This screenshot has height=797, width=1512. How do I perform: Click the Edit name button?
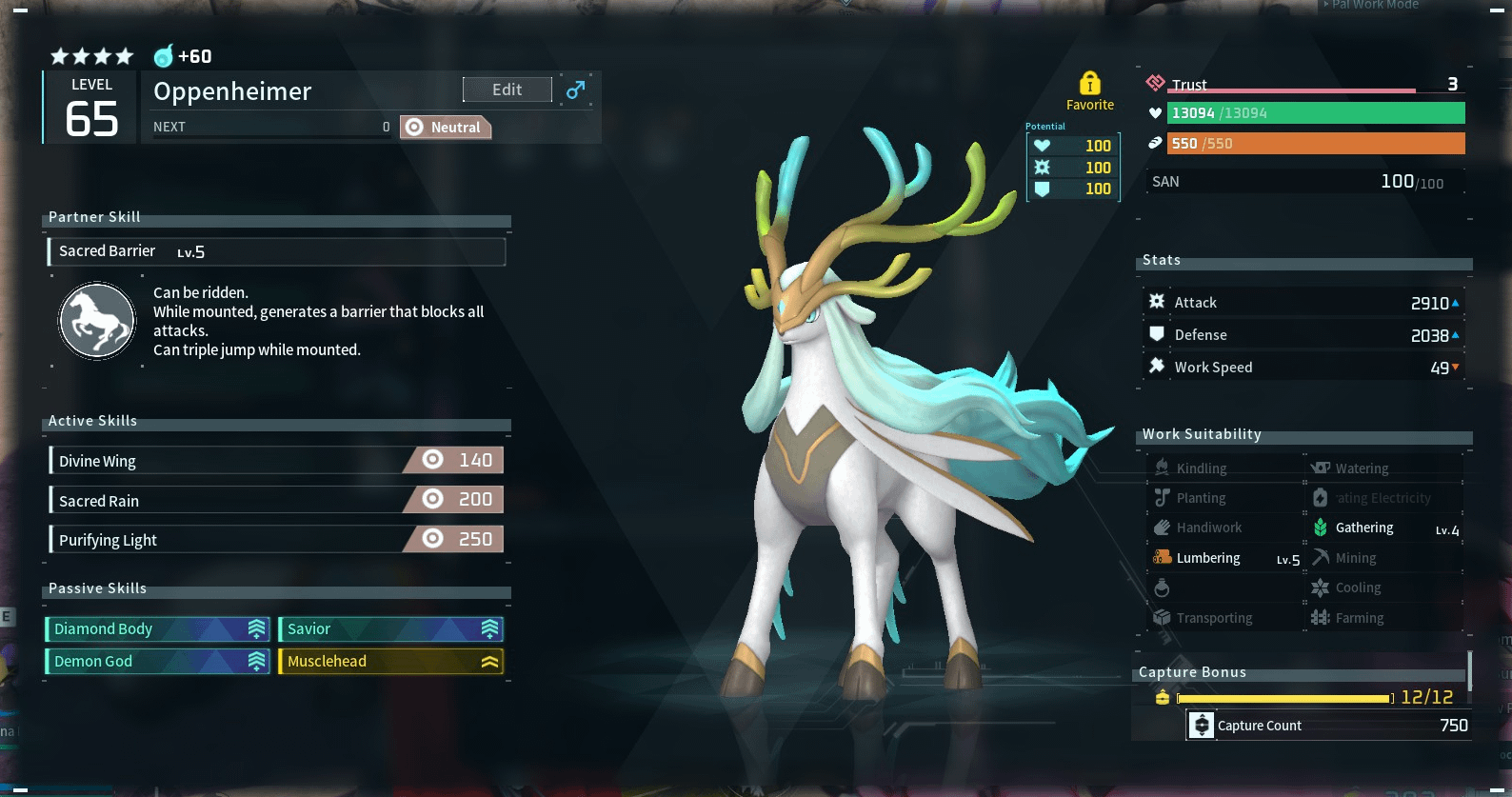(x=507, y=90)
